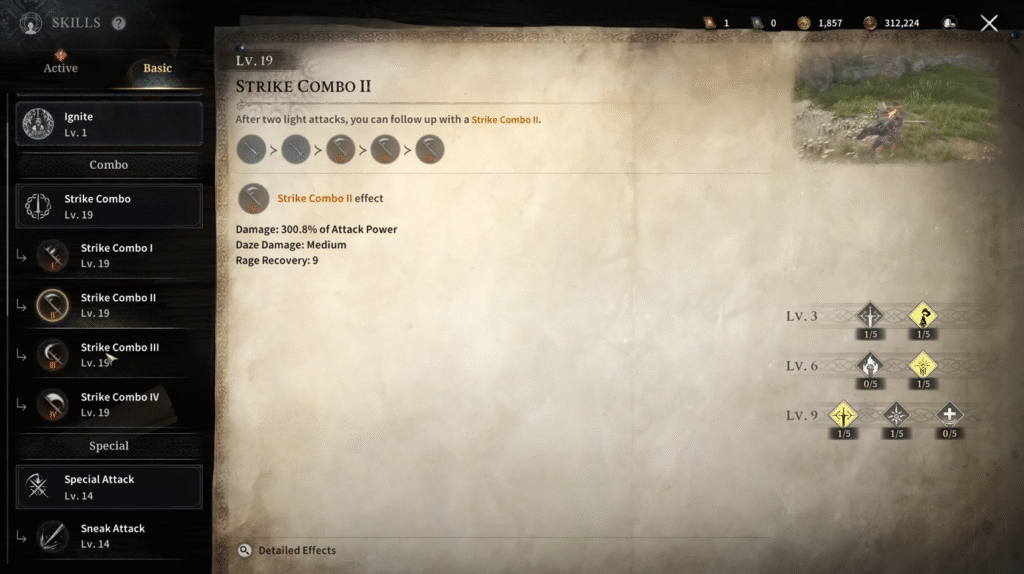Play the skill preview video thumbnail
1024x574 pixels.
pos(897,105)
